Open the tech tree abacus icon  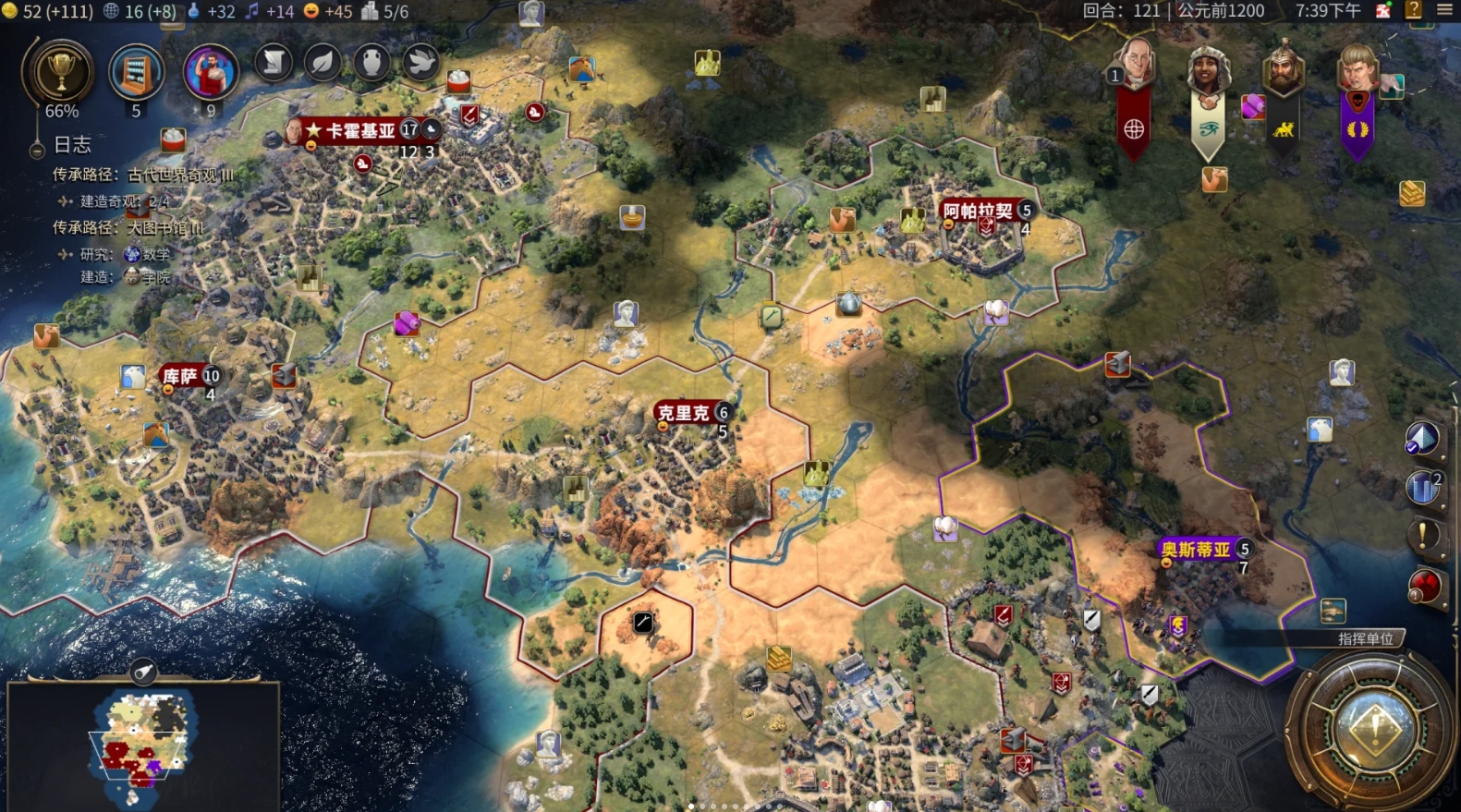pos(136,72)
